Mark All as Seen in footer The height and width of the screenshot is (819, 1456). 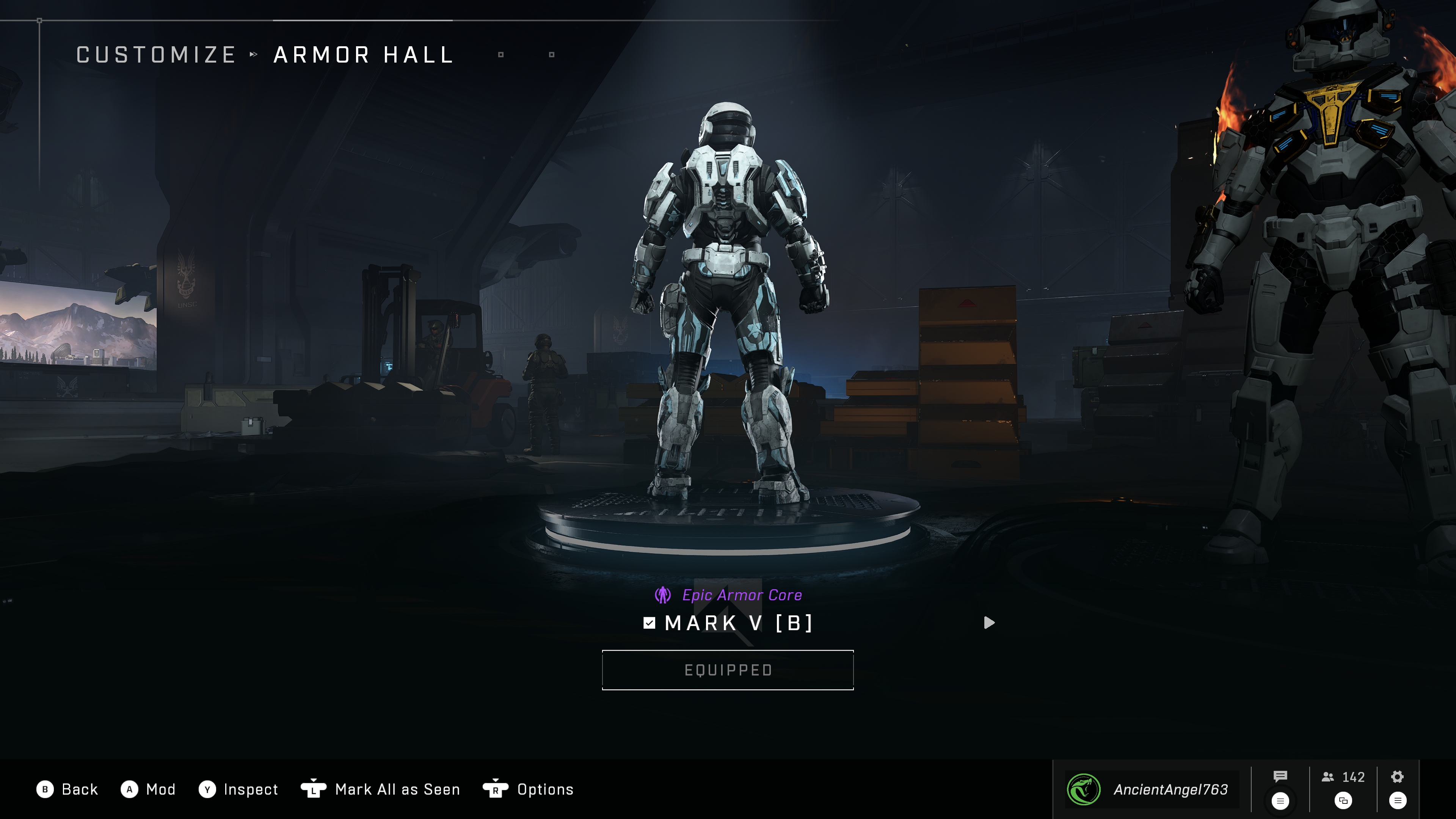pyautogui.click(x=380, y=789)
